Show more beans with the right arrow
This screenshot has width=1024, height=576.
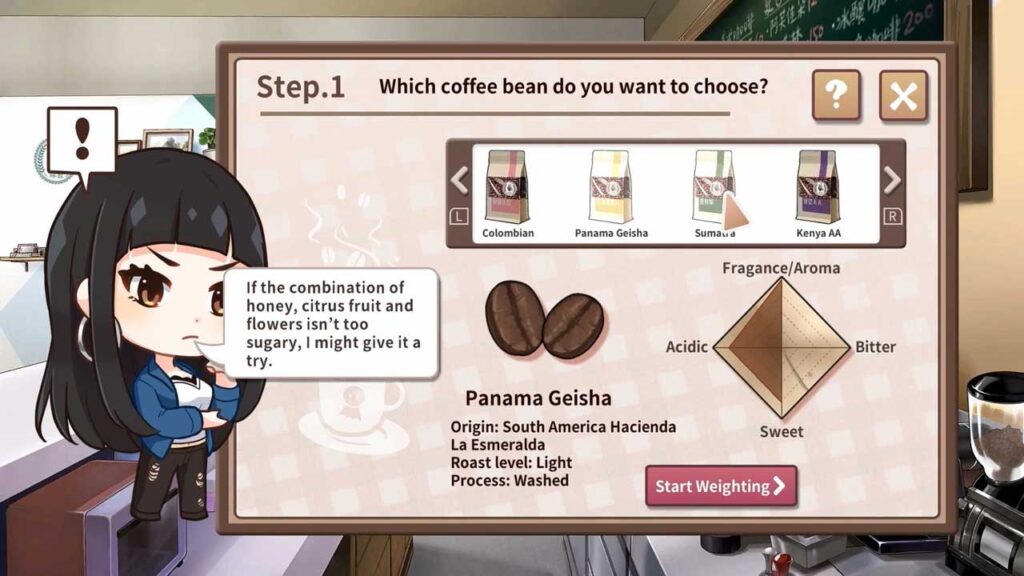tap(892, 181)
